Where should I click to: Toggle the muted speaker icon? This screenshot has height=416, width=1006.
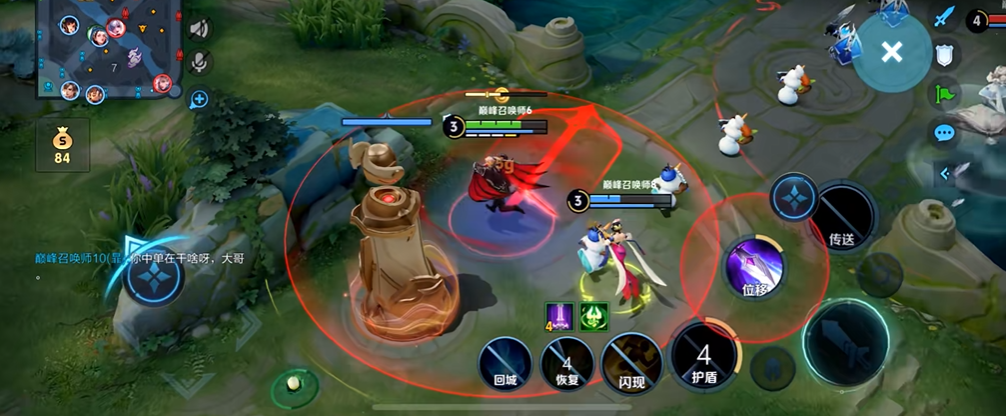pyautogui.click(x=199, y=29)
